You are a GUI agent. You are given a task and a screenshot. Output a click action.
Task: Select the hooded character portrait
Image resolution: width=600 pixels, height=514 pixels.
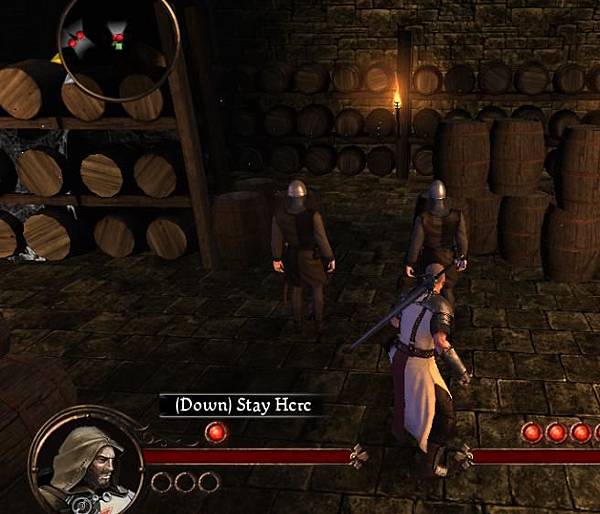87,462
